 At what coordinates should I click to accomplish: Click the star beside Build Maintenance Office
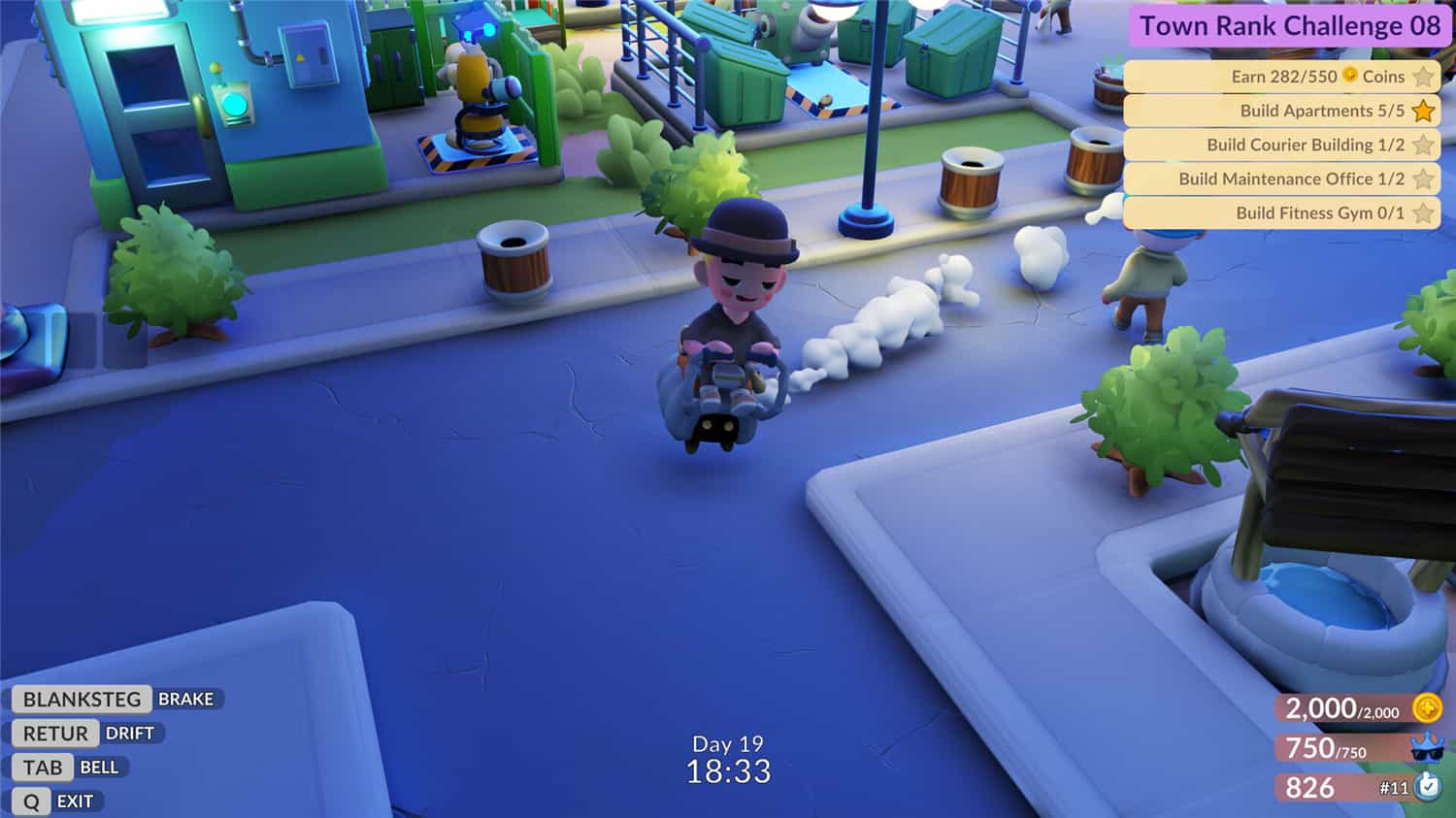[x=1425, y=179]
